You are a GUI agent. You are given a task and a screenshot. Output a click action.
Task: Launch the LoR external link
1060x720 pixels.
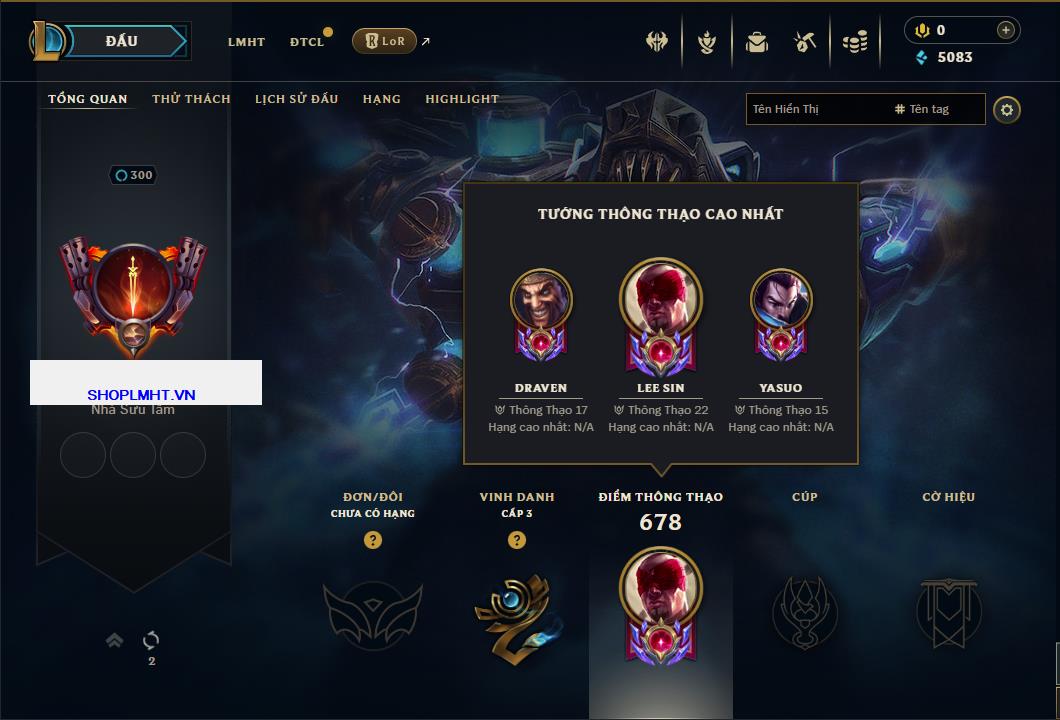(x=385, y=41)
